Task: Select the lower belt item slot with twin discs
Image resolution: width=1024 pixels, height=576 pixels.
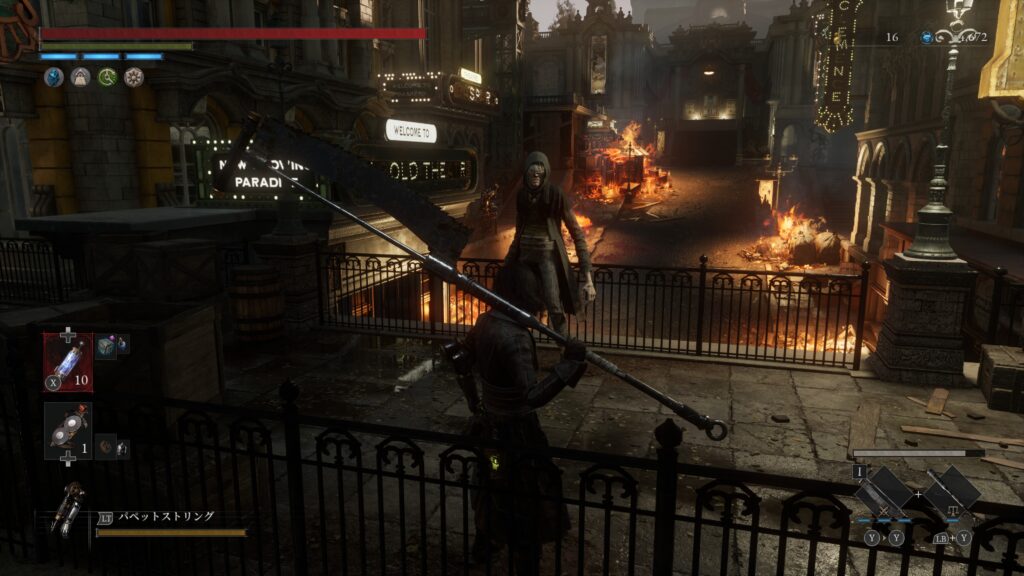Action: [67, 430]
